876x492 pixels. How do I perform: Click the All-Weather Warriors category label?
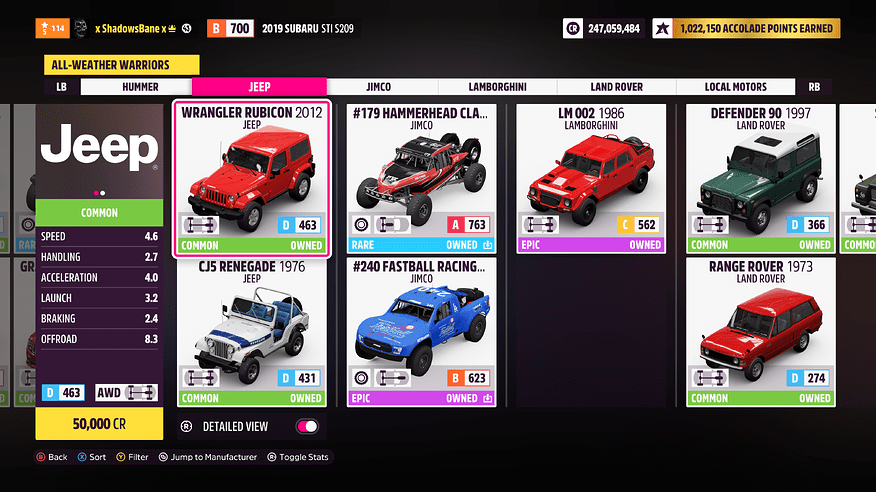point(119,65)
